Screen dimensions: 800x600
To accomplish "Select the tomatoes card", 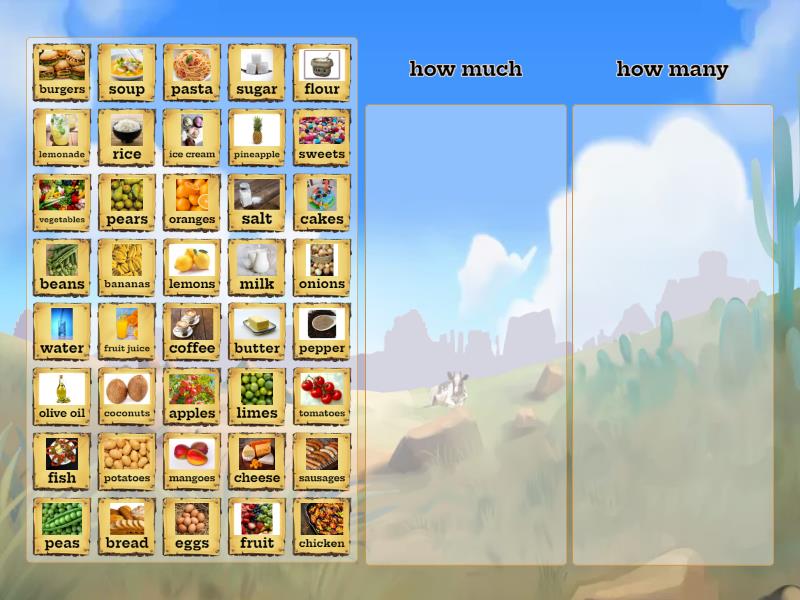I will pos(322,397).
